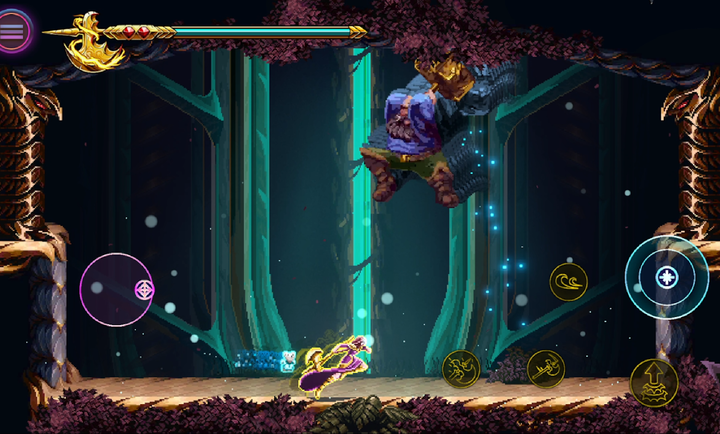Open the hamburger pause menu
The width and height of the screenshot is (720, 434).
pyautogui.click(x=13, y=29)
